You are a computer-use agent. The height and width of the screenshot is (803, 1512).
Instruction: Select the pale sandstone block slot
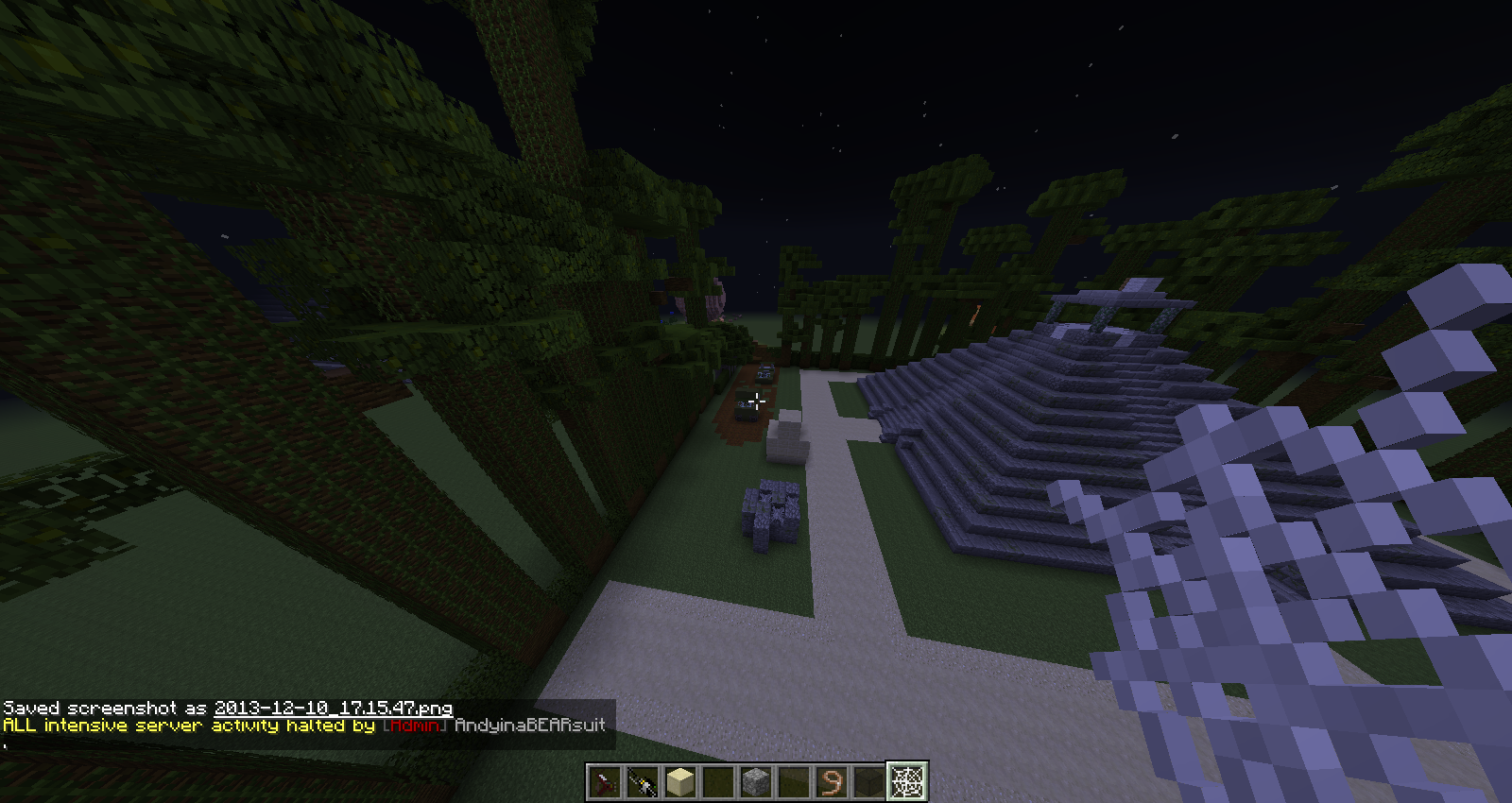[x=680, y=781]
